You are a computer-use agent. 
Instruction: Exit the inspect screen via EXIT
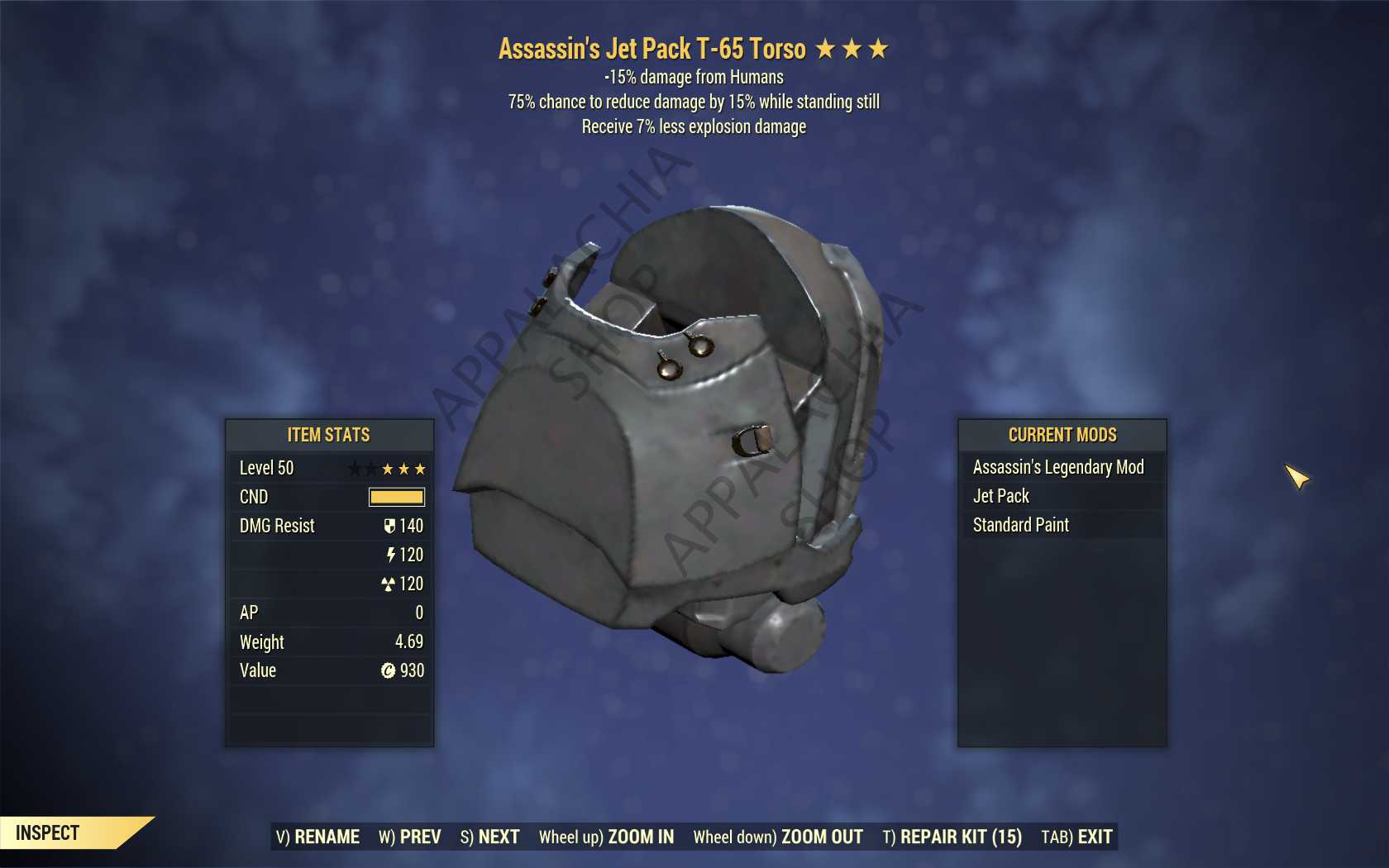point(1076,837)
